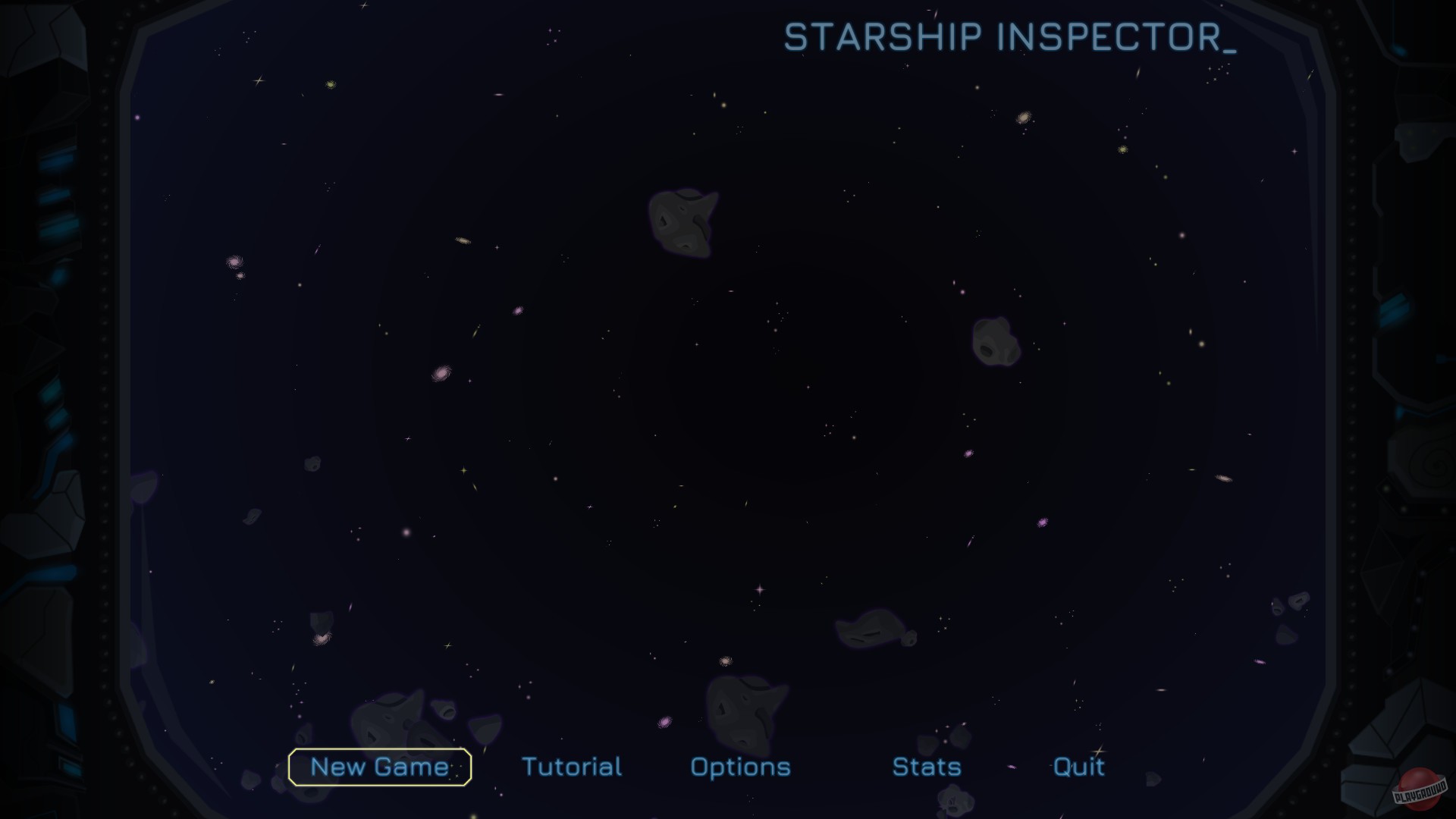Open the Tutorial from the main menu
The height and width of the screenshot is (819, 1456).
click(x=573, y=767)
